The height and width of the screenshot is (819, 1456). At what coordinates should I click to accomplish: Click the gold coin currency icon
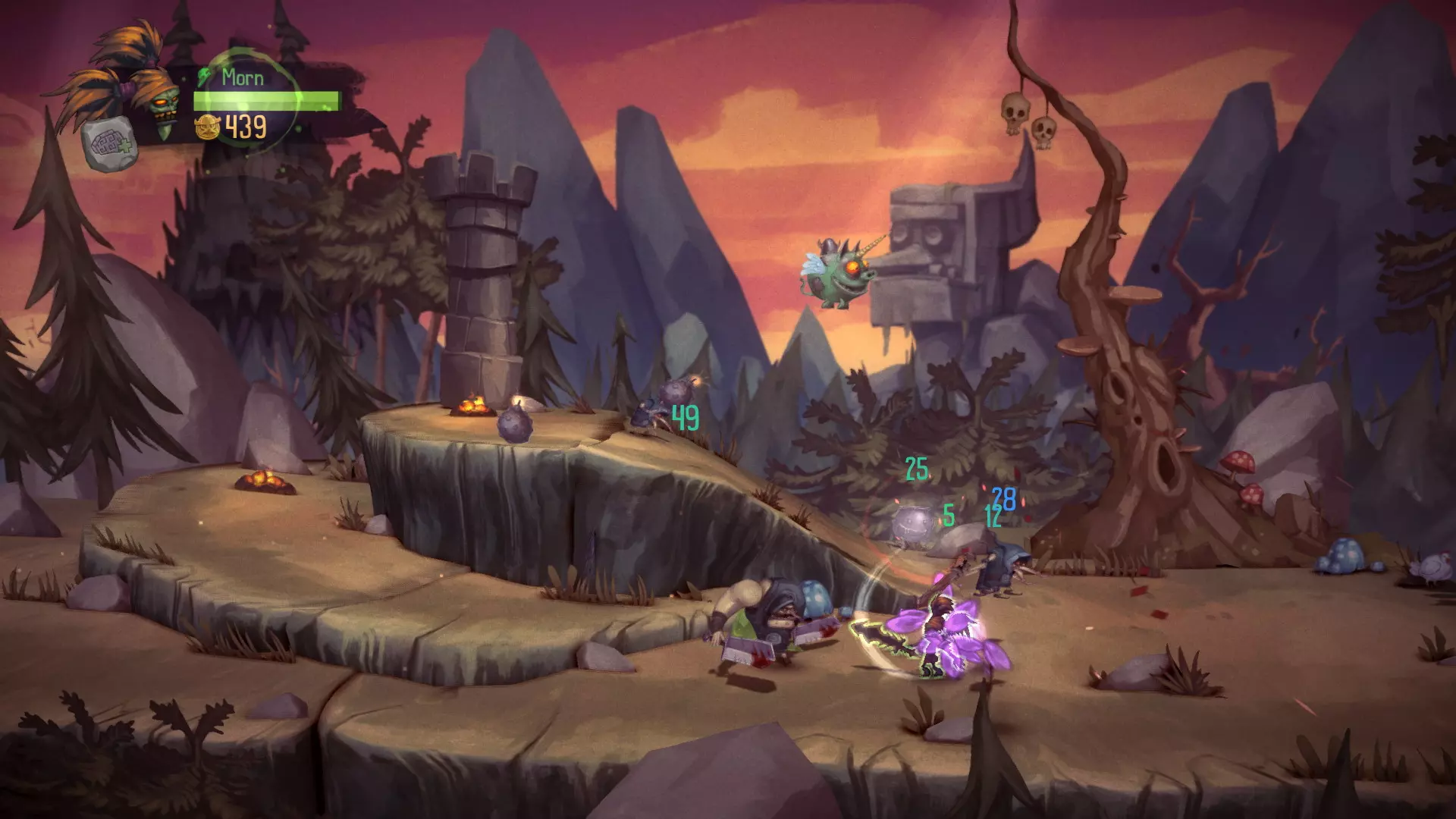click(207, 127)
